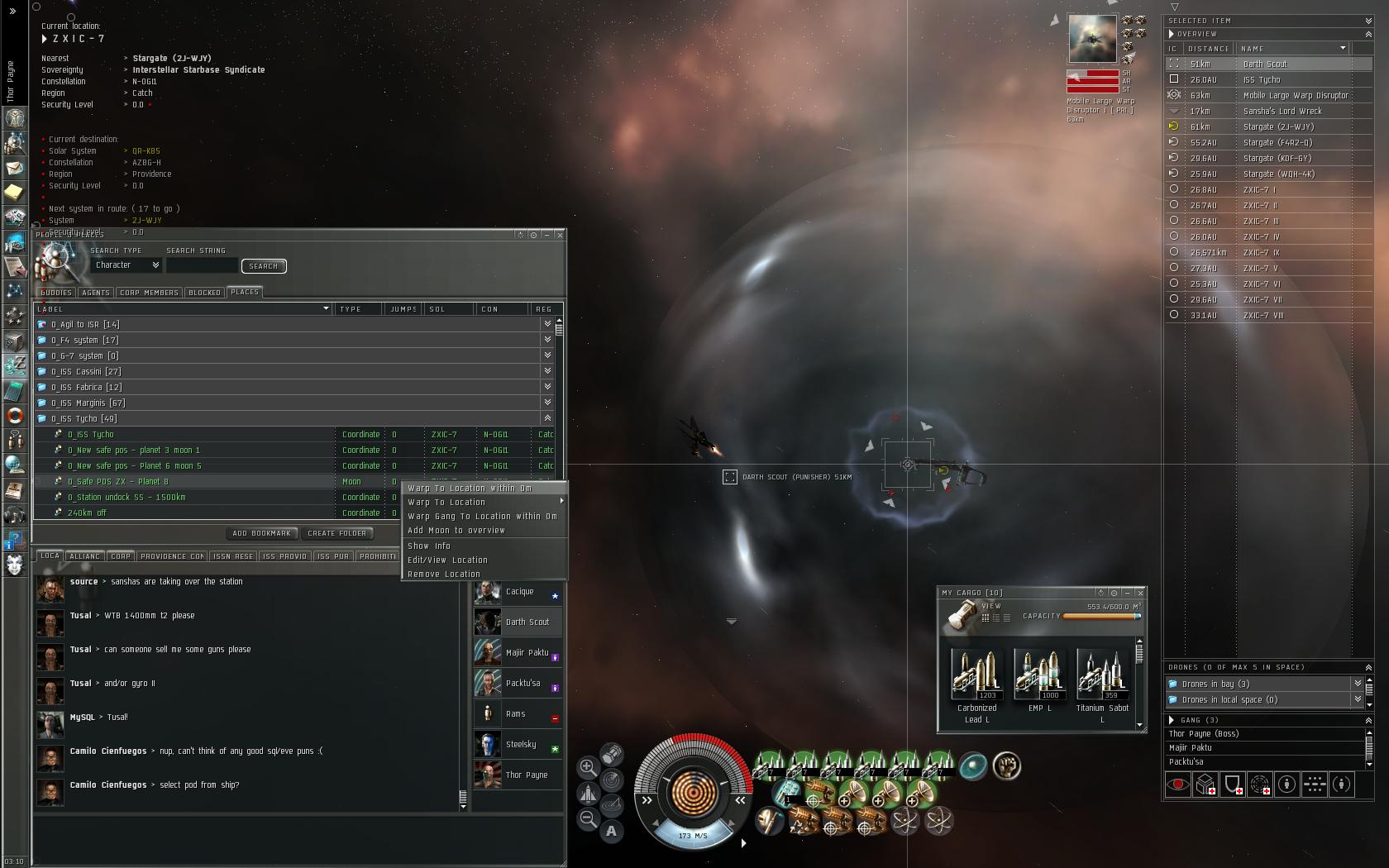Open the Character search type dropdown
Screen dimensions: 1389x868
(126, 265)
